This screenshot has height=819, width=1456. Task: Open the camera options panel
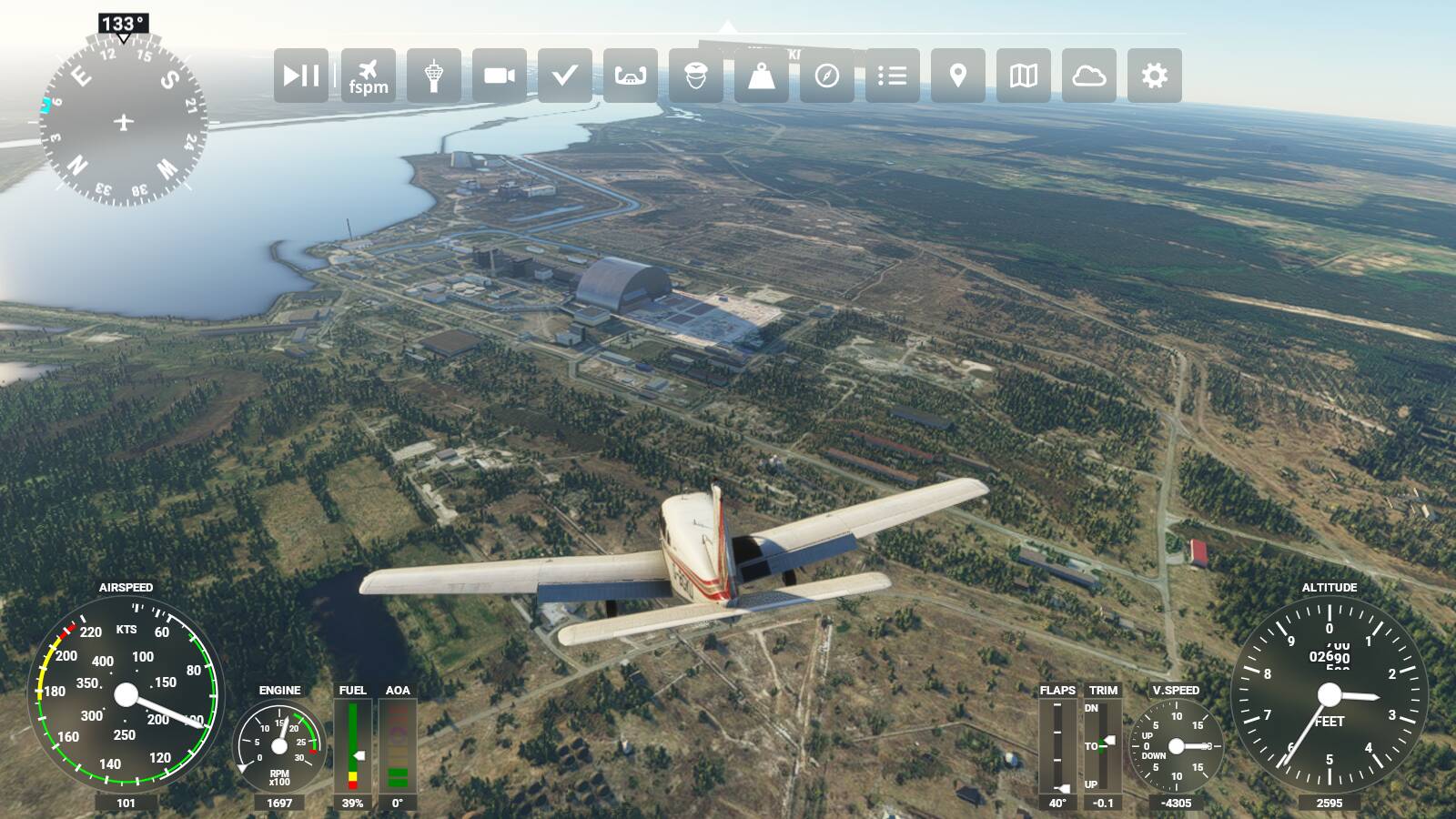(500, 76)
